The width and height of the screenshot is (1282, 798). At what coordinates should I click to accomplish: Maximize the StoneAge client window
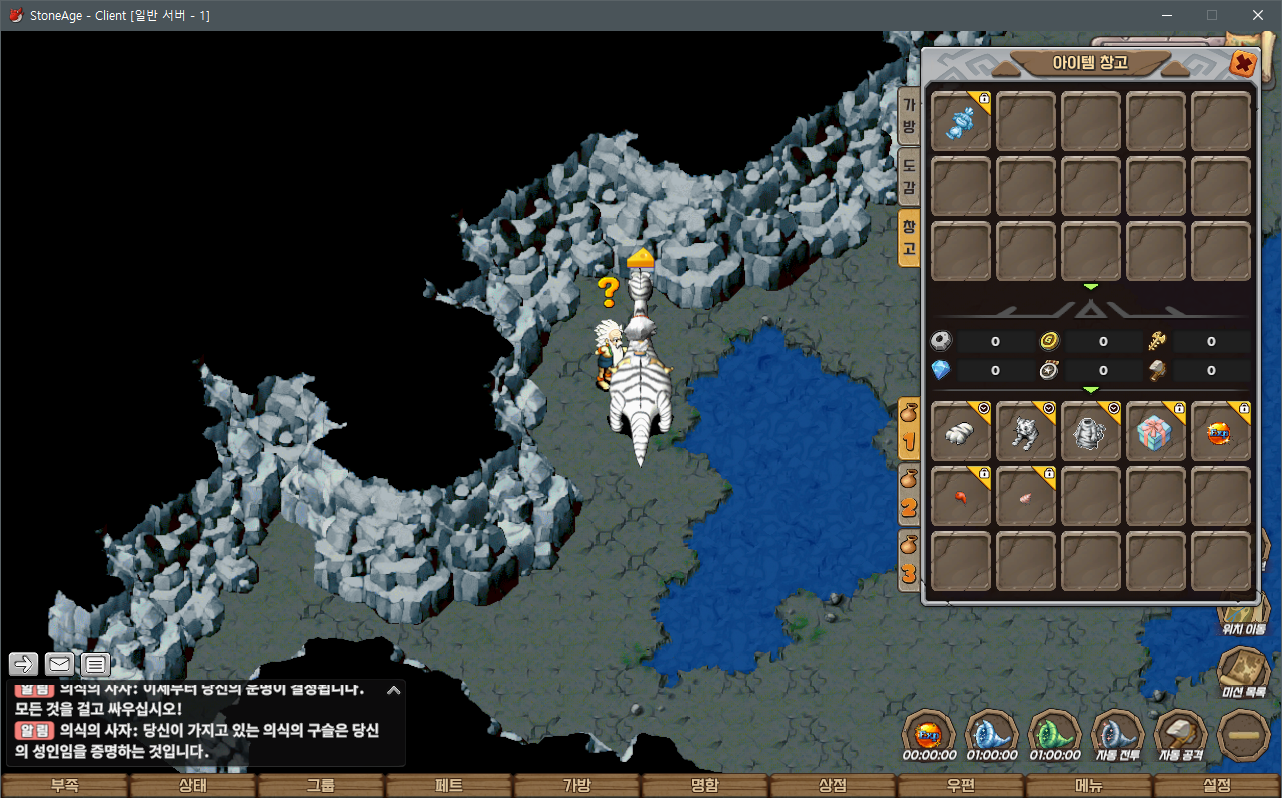point(1212,15)
